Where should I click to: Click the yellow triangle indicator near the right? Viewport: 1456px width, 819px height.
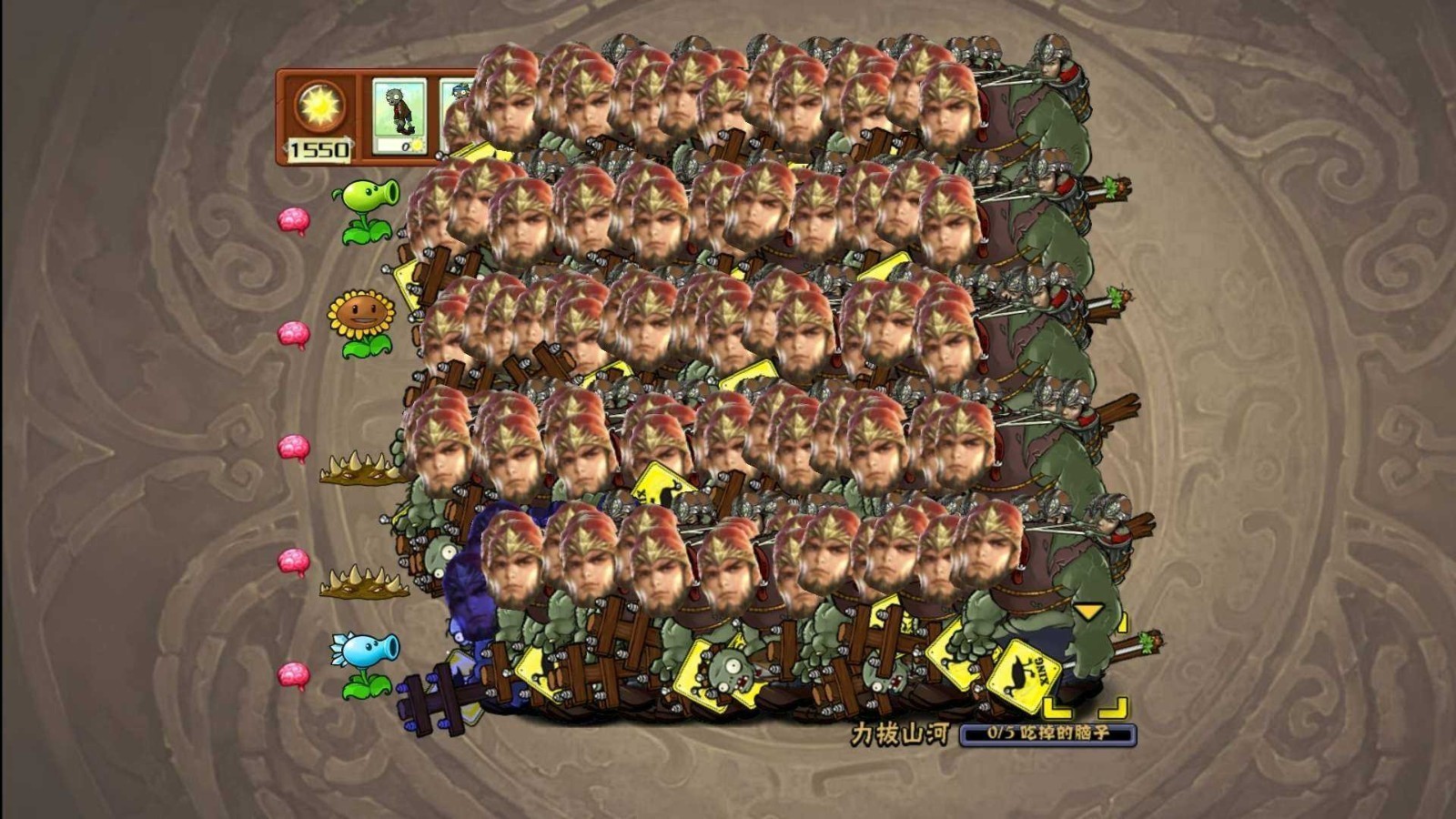pyautogui.click(x=1087, y=612)
